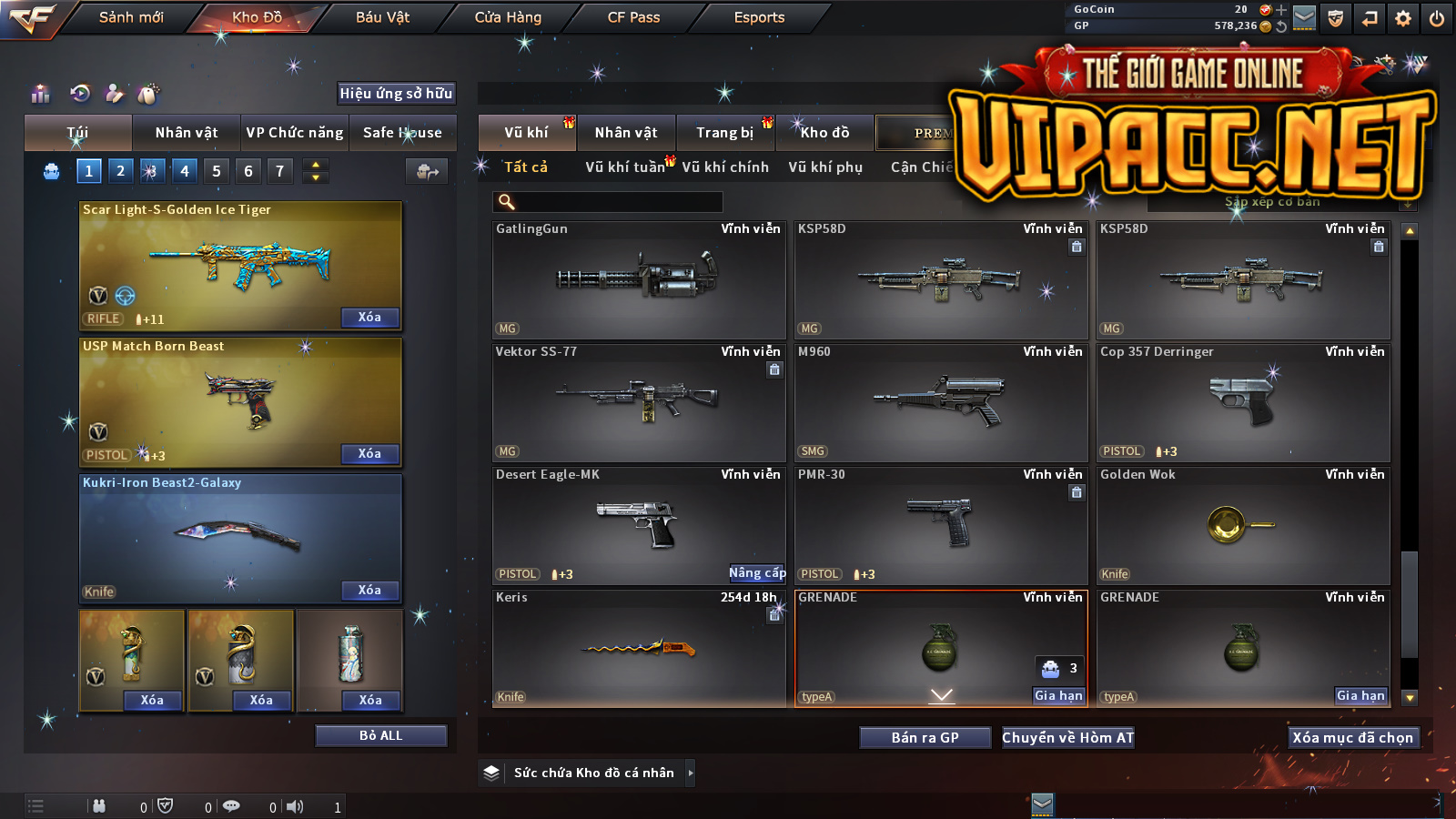Remove the Scar Light-S-Golden Ice Tiger rifle

pos(369,318)
